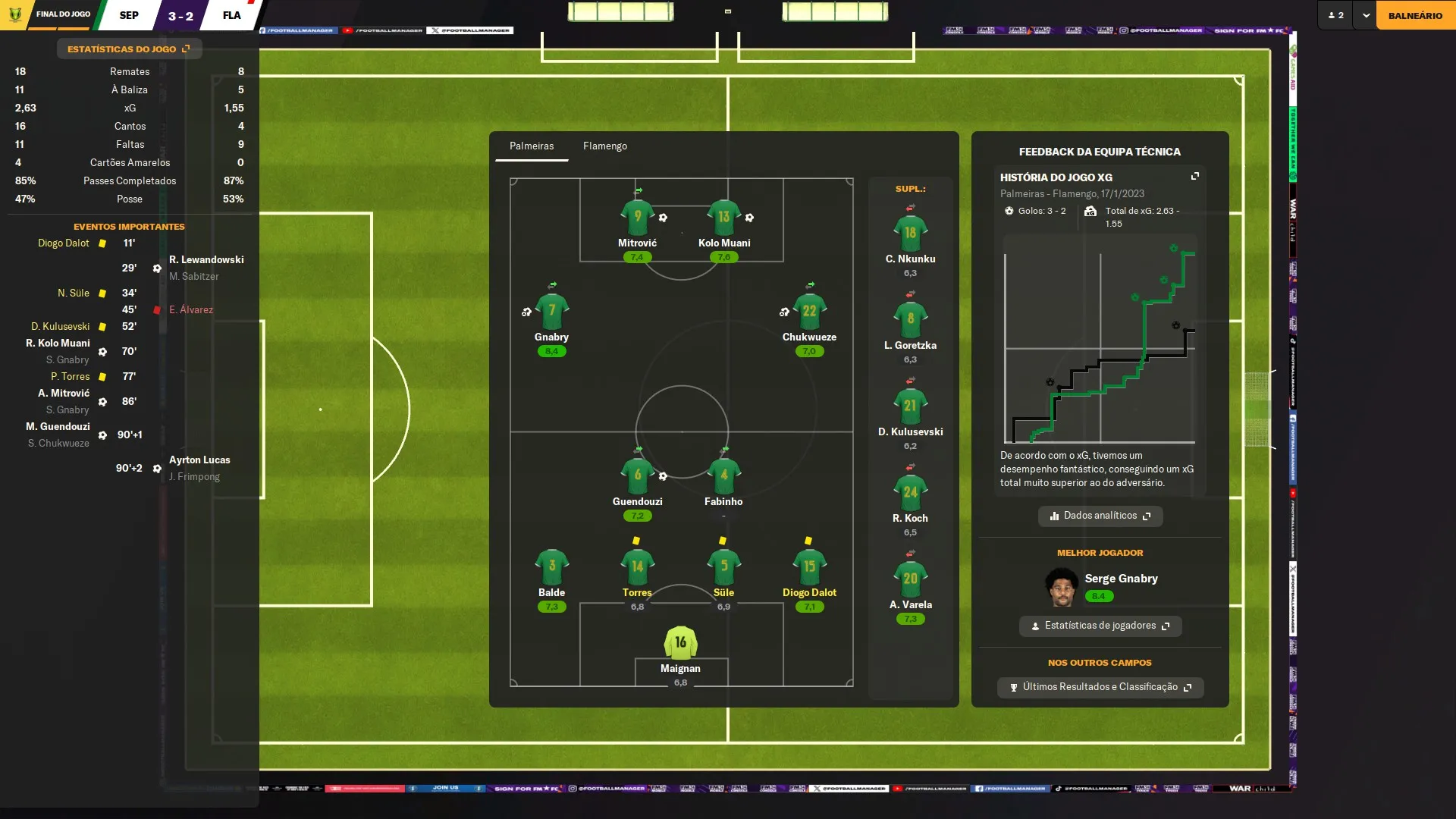Screen dimensions: 1456x819
Task: Show Estatísticas de jogadores
Action: [1100, 626]
